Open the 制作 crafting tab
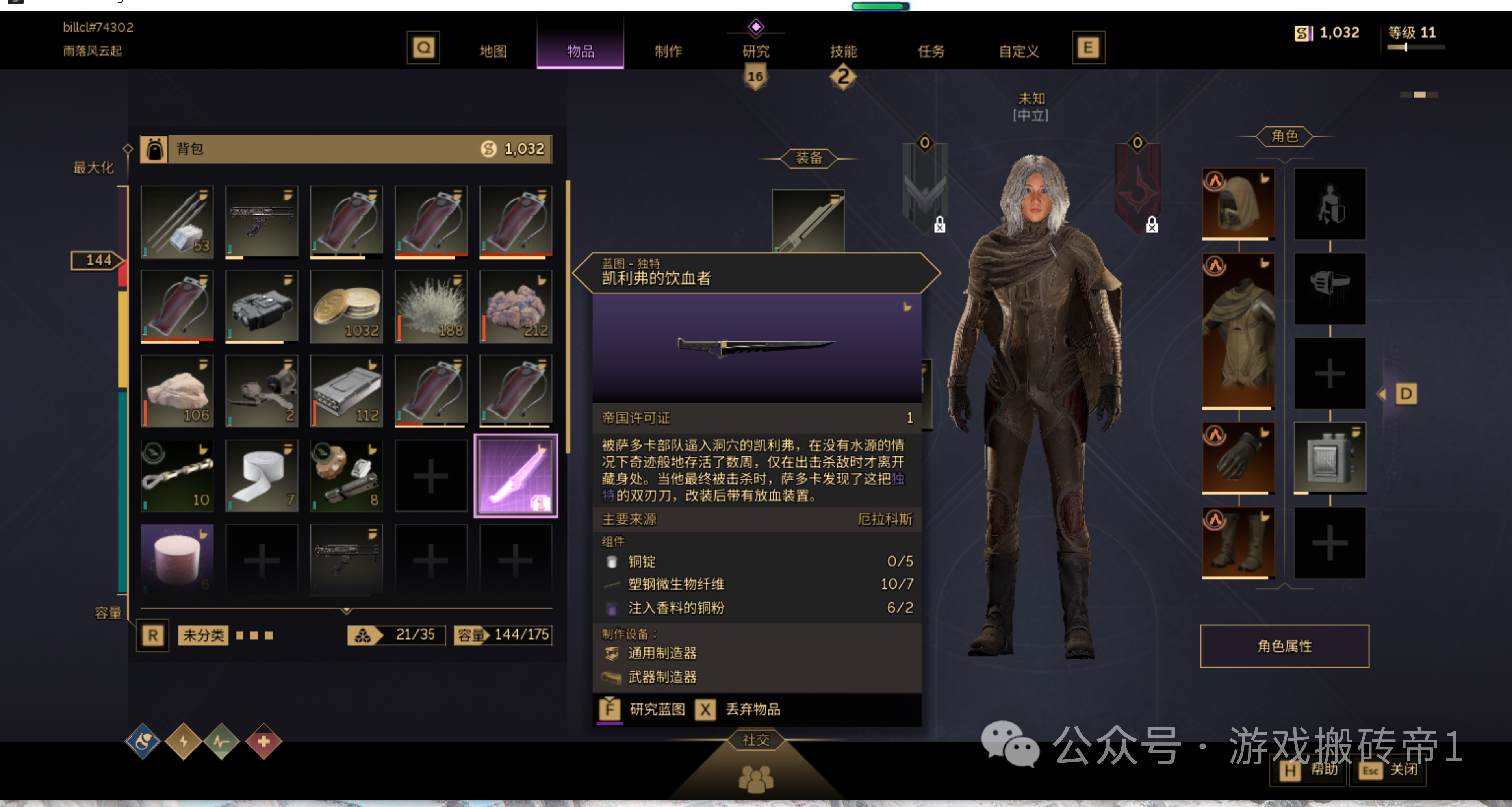Screen dimensions: 1512x807 pyautogui.click(x=668, y=51)
